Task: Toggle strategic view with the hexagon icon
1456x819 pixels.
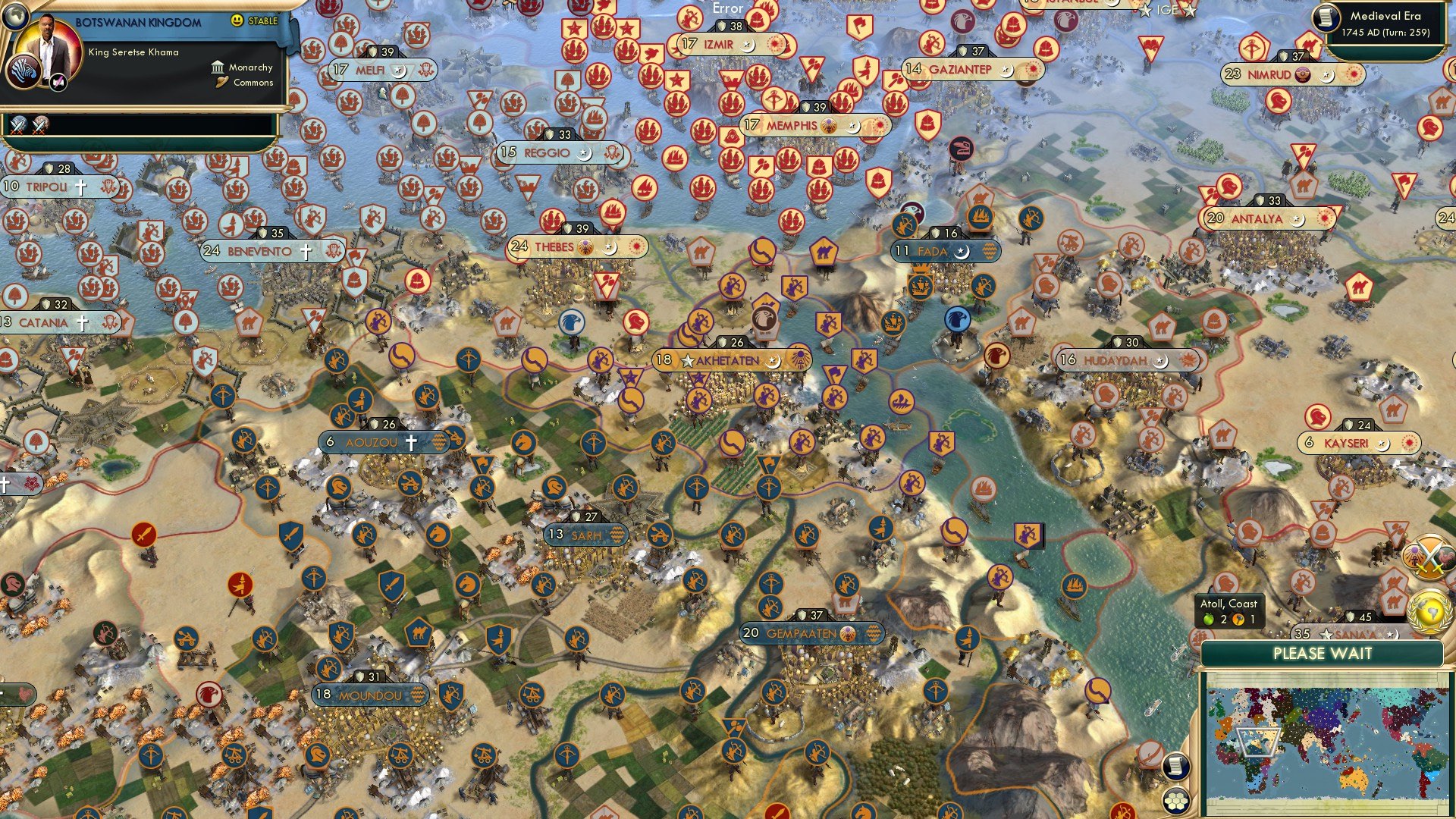Action: click(1175, 800)
